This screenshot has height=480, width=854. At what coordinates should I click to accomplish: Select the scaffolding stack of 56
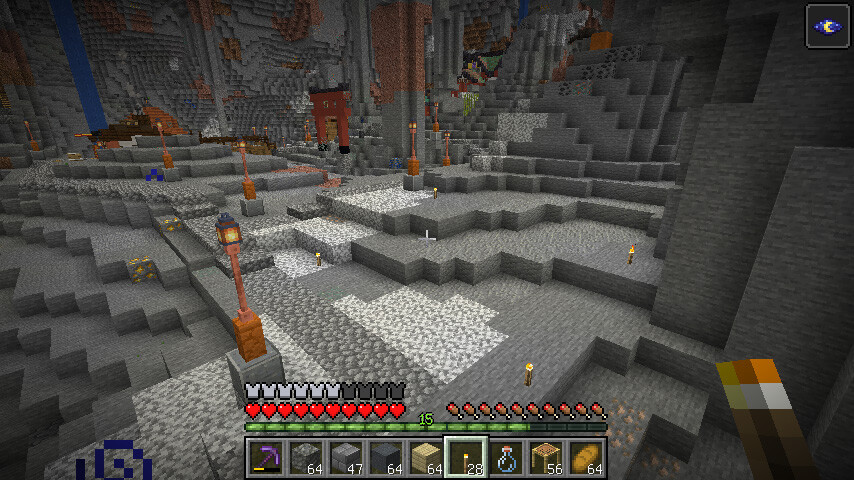pos(546,458)
